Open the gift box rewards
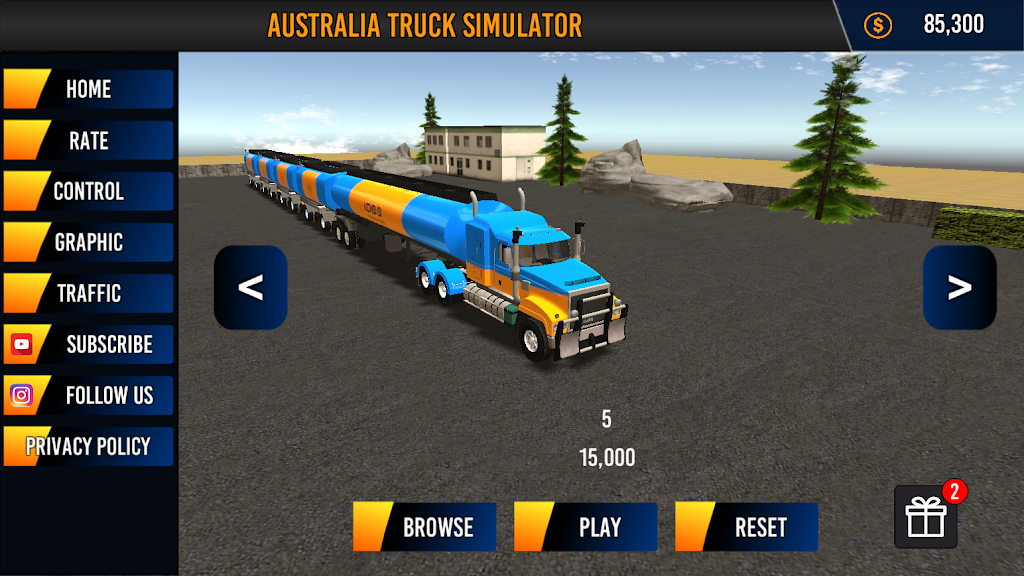This screenshot has width=1024, height=576. click(925, 517)
